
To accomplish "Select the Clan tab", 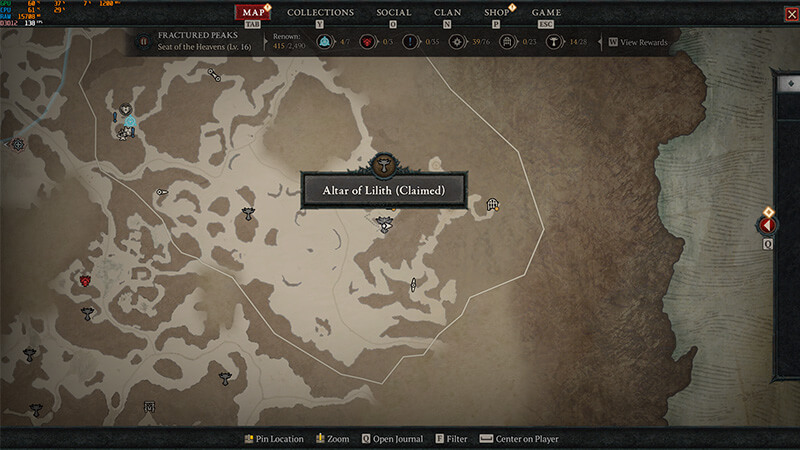I will pyautogui.click(x=447, y=13).
